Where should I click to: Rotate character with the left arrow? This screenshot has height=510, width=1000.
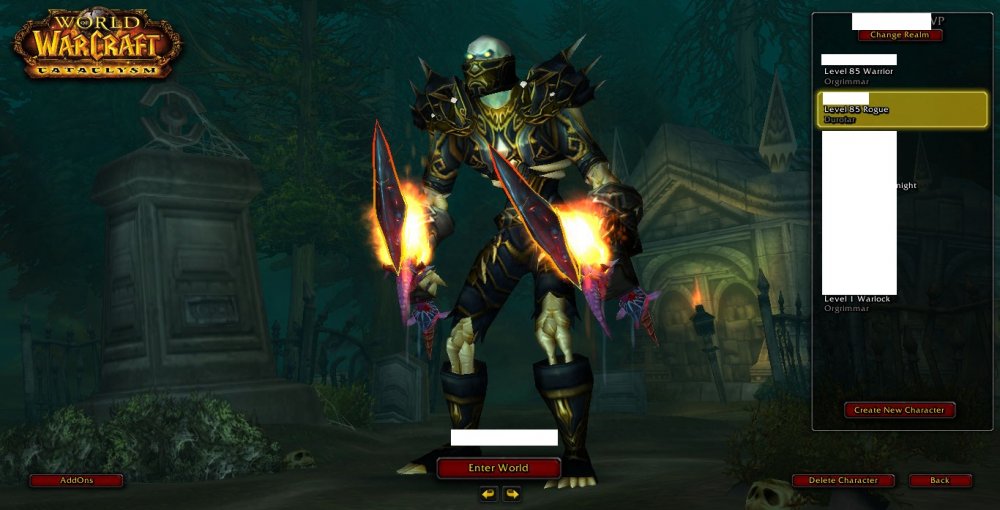488,493
